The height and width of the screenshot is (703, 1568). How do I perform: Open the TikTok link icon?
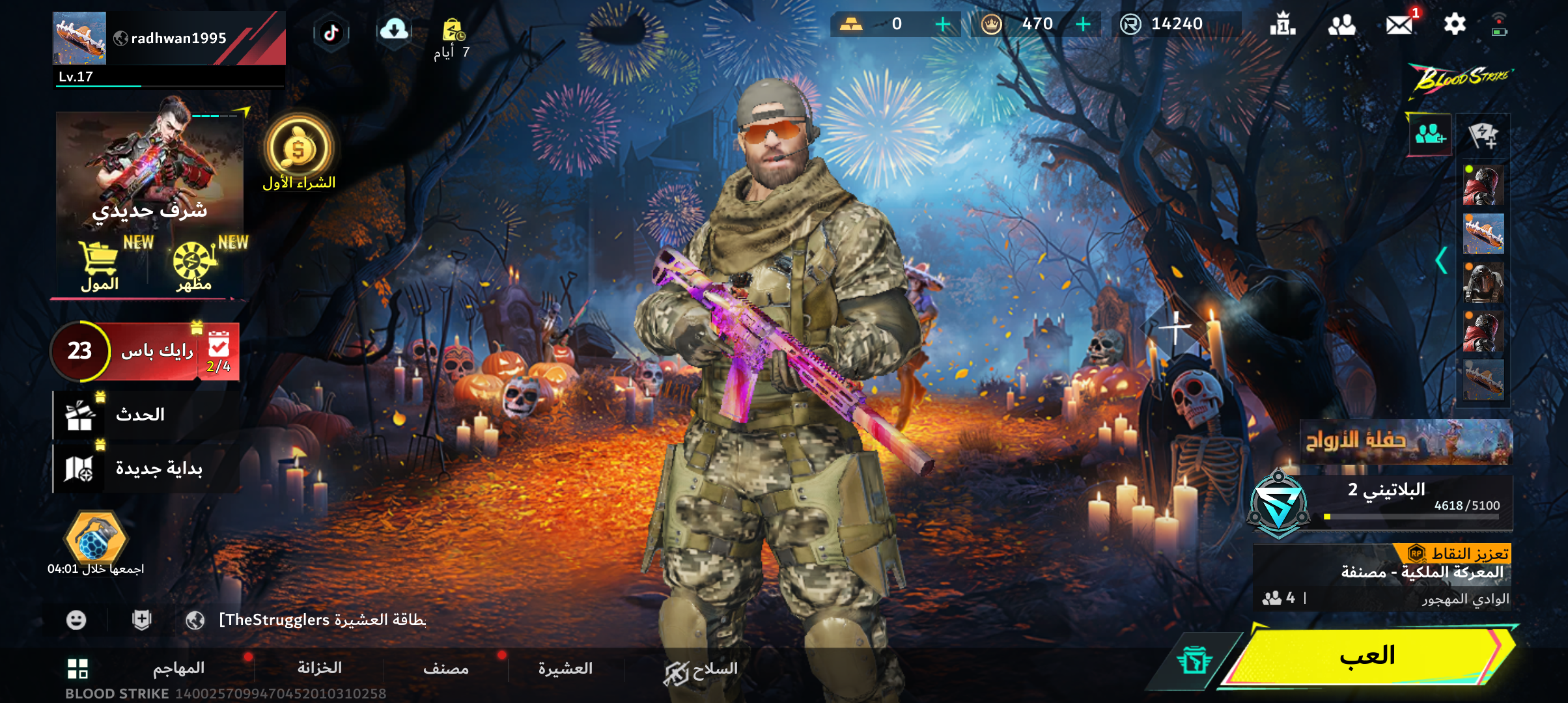pyautogui.click(x=331, y=33)
